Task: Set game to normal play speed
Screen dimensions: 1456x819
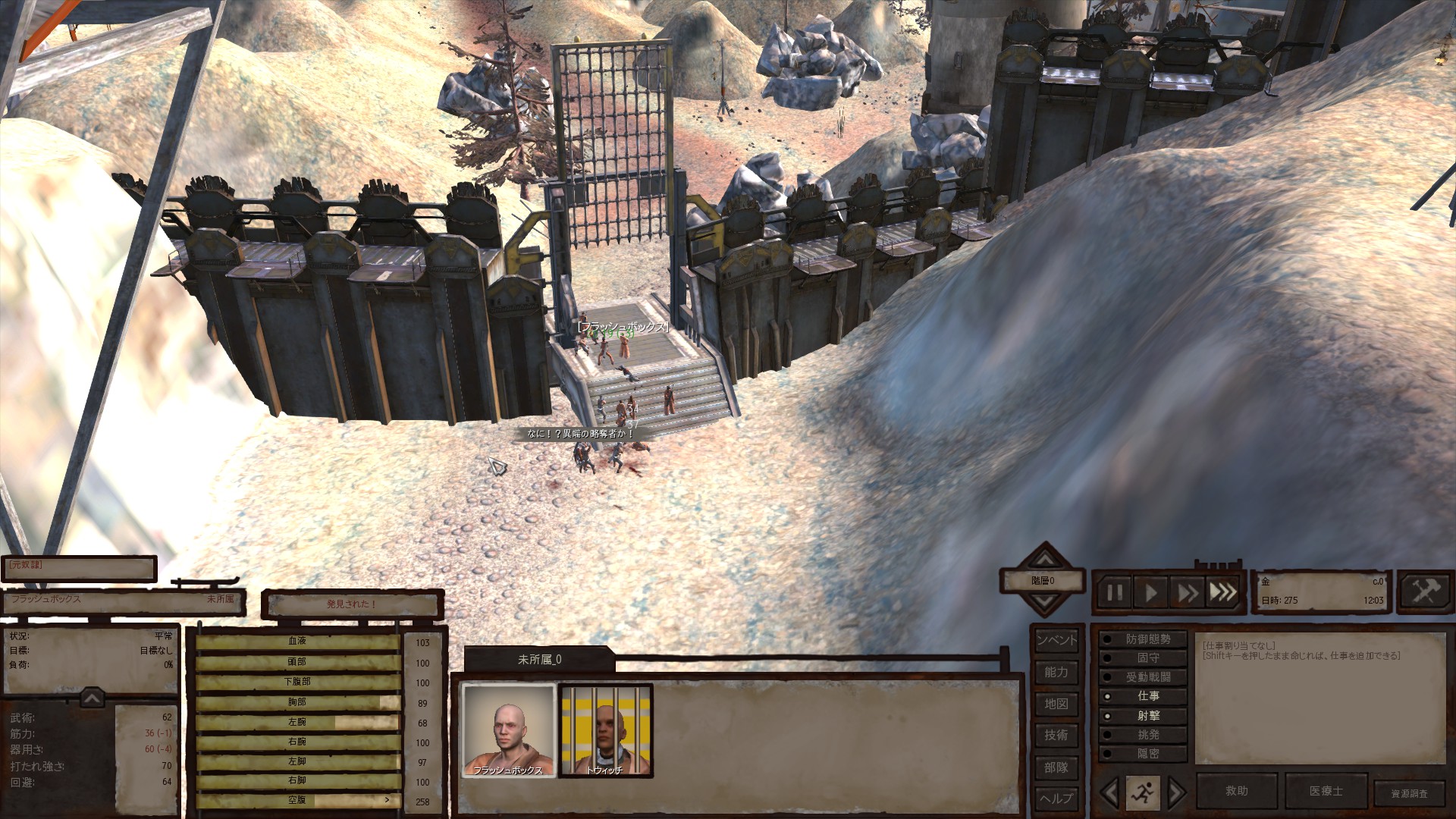Action: click(1151, 592)
